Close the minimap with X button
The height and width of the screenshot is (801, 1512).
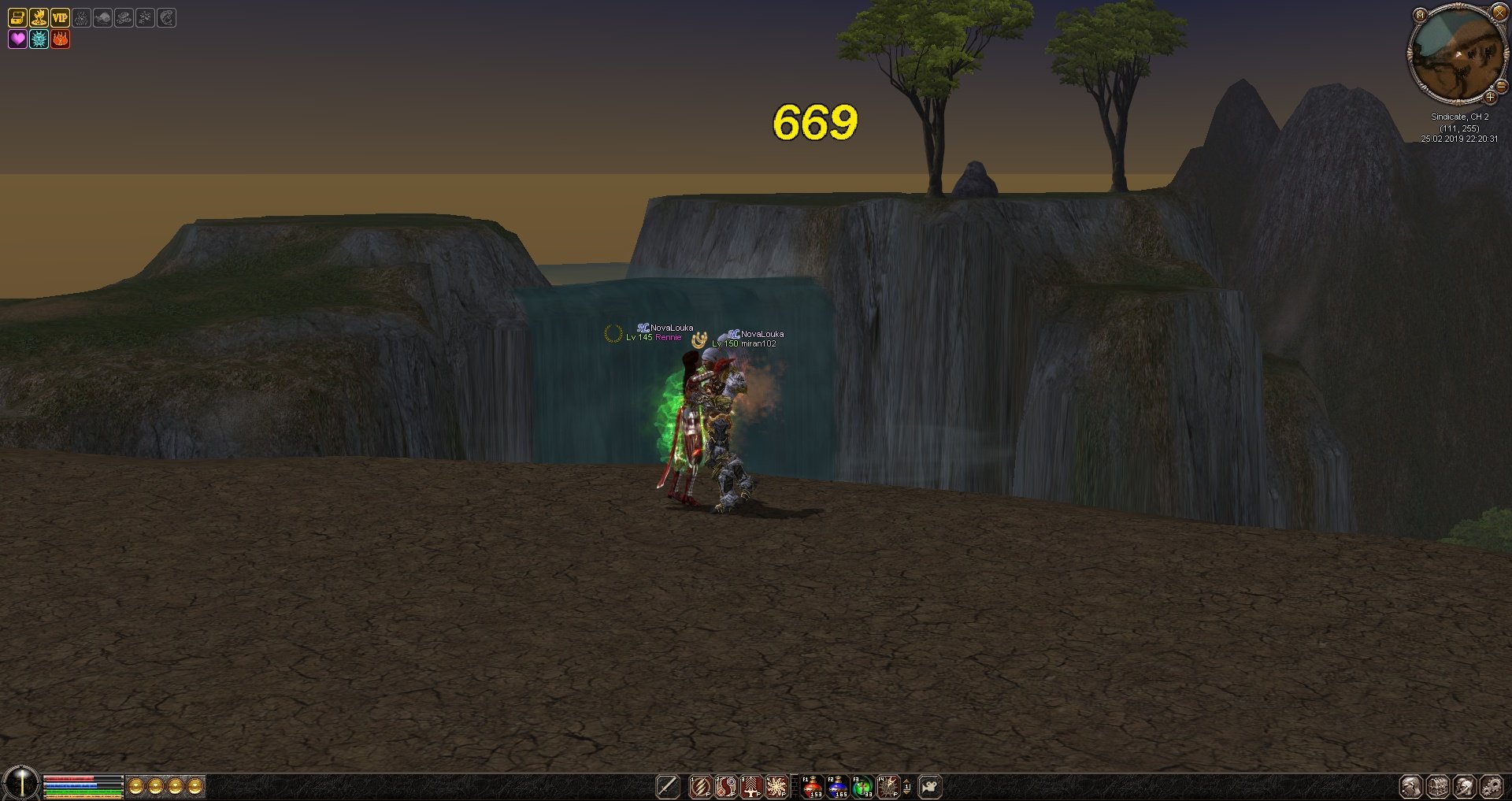[1499, 13]
